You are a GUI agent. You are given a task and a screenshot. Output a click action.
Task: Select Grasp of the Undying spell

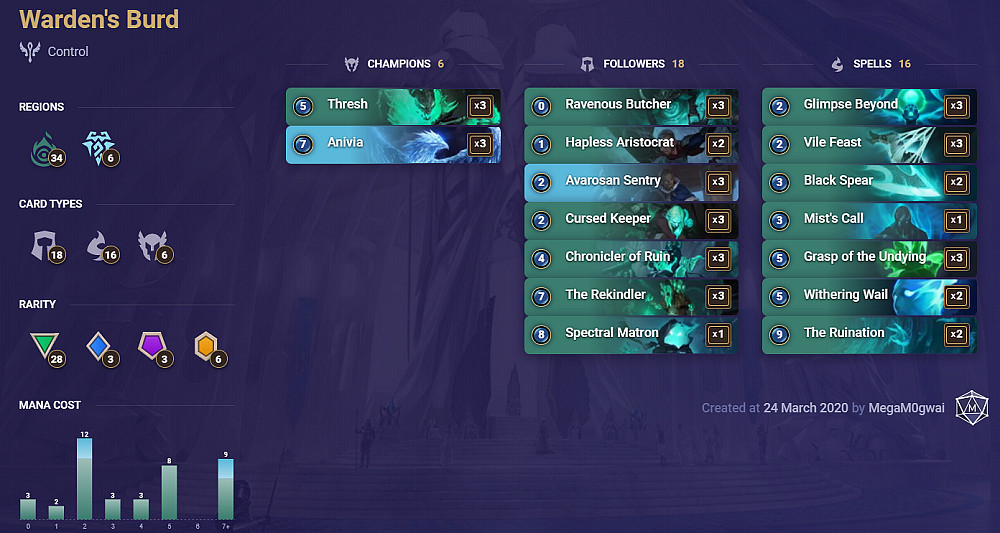(868, 257)
